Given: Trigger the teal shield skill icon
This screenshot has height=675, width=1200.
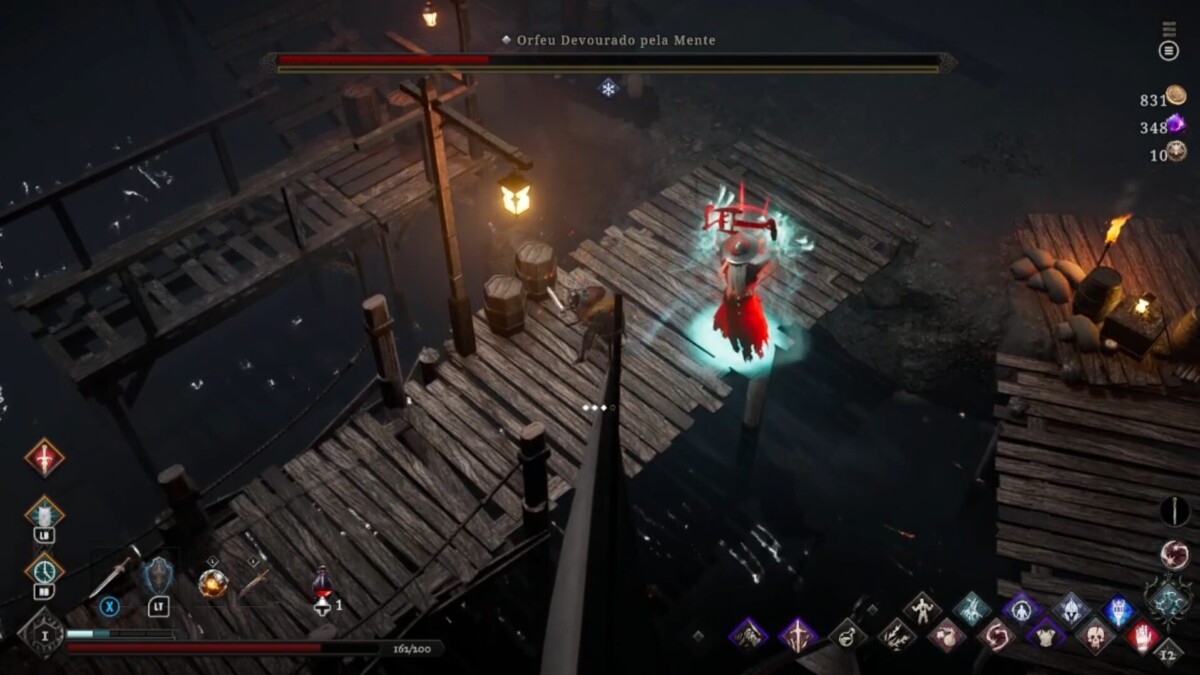Looking at the screenshot, I should click(44, 514).
